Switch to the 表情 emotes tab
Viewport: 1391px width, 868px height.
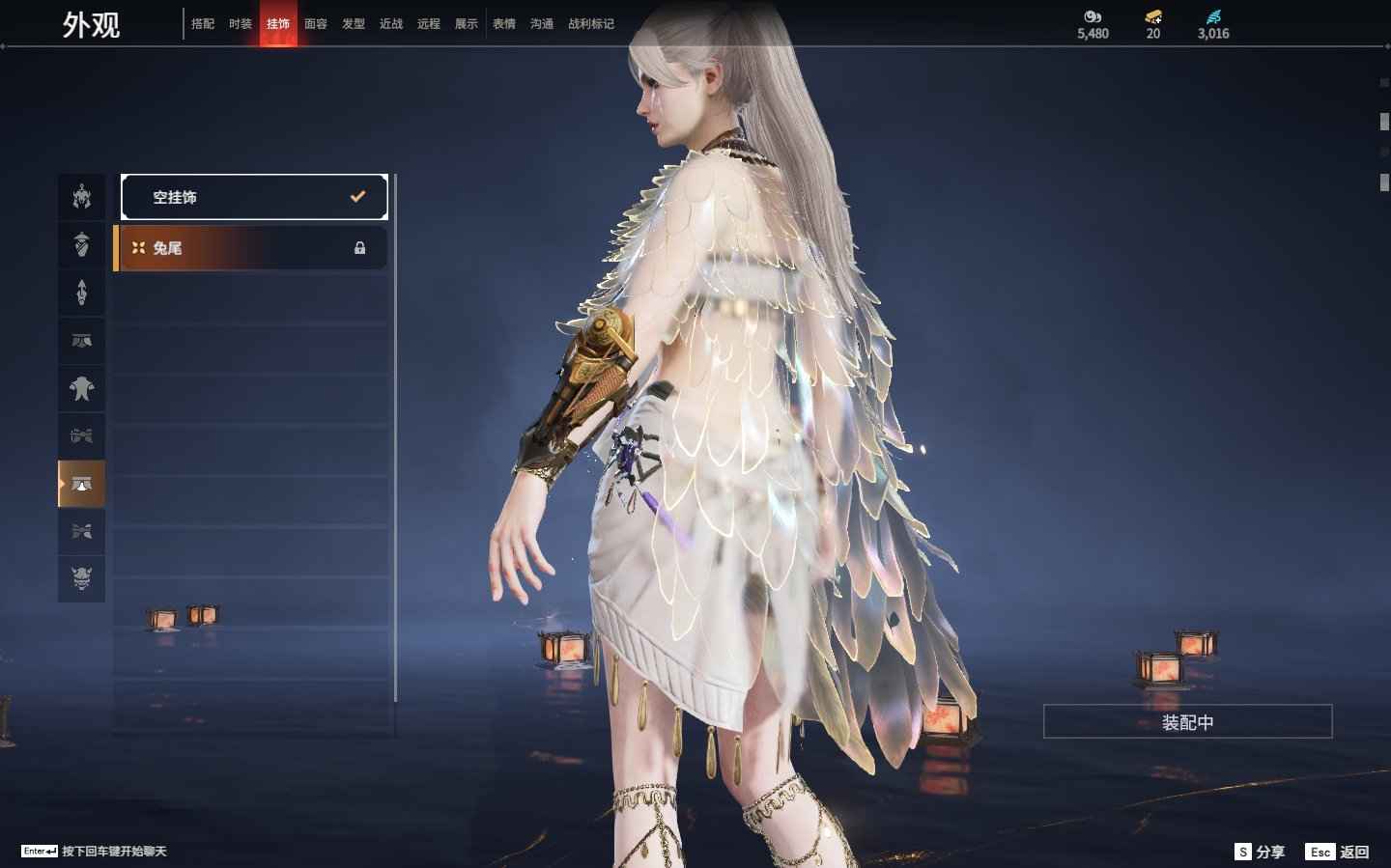504,24
